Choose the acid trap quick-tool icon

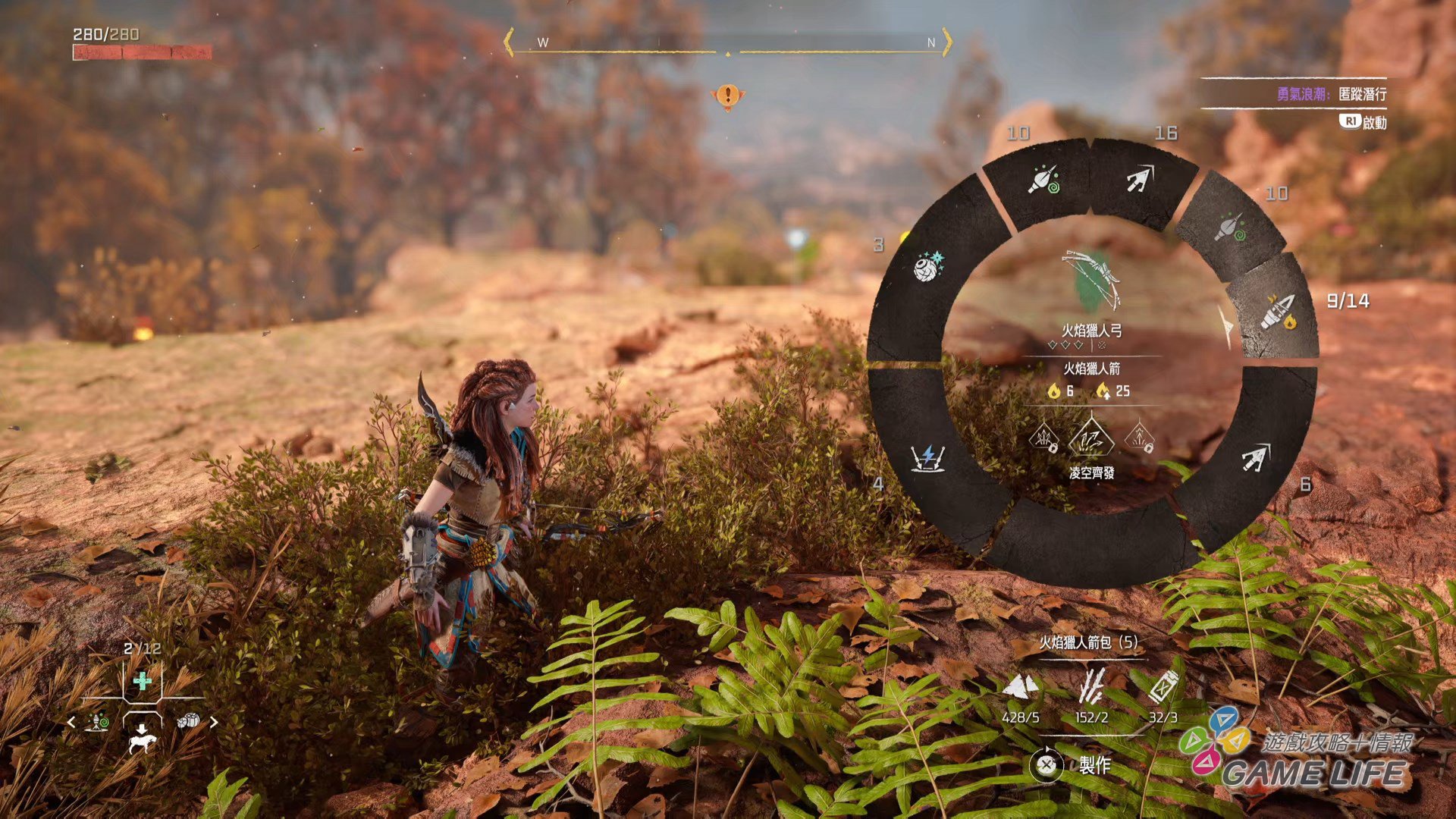pos(97,722)
